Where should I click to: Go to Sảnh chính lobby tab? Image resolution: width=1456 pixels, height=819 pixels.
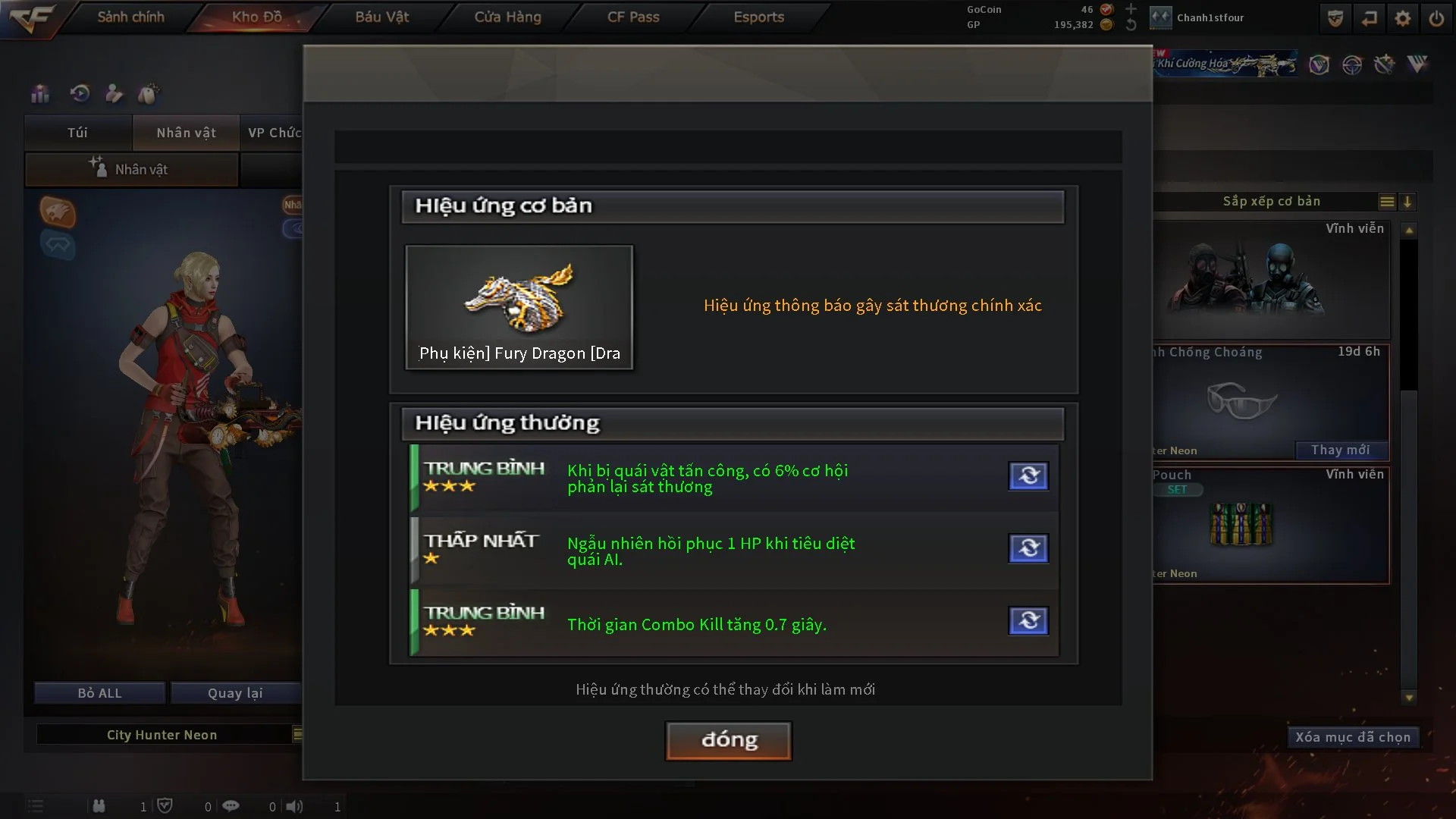click(x=130, y=17)
